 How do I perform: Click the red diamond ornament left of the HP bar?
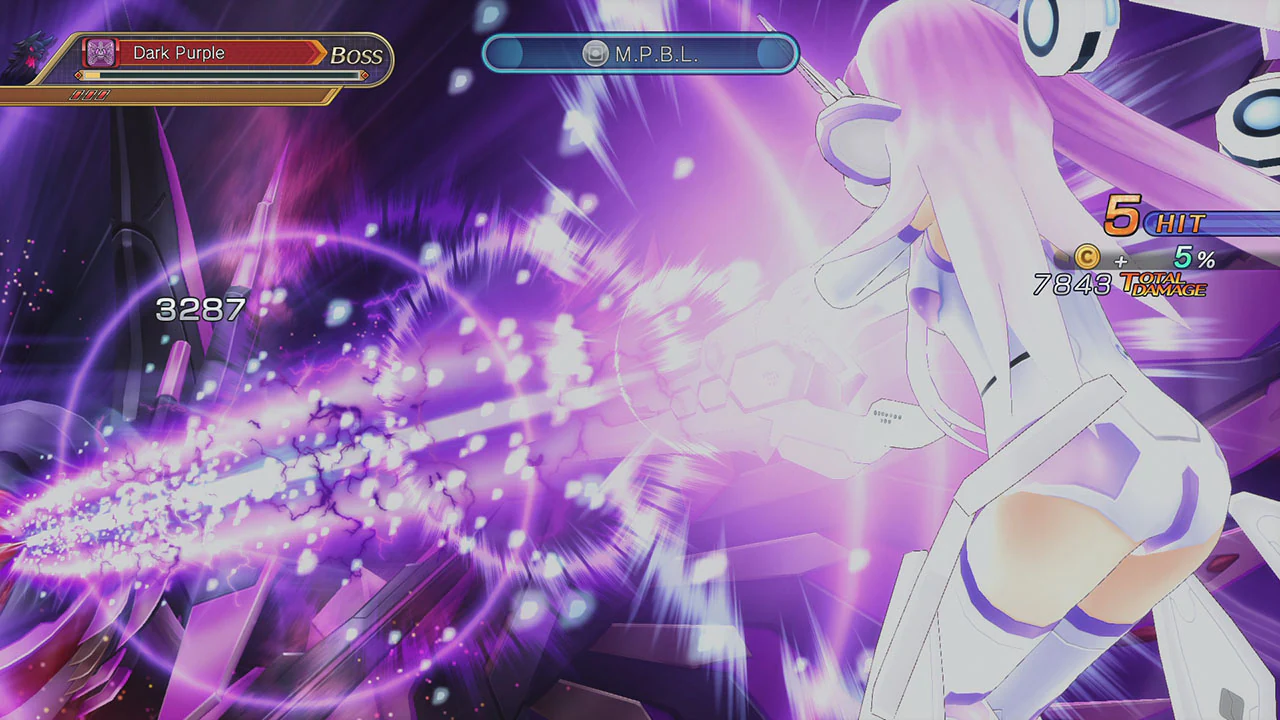tap(78, 76)
